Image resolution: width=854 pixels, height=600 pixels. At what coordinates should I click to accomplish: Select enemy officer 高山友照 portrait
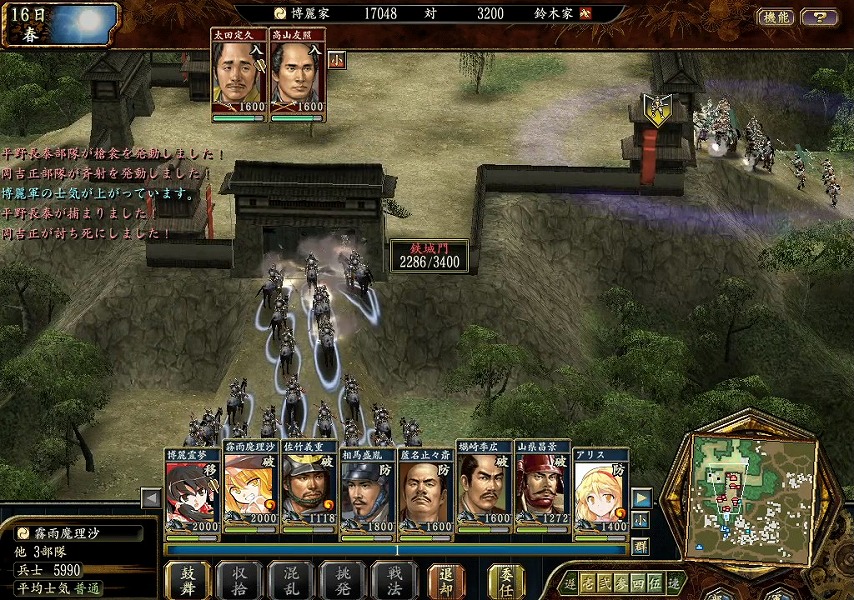pos(298,77)
